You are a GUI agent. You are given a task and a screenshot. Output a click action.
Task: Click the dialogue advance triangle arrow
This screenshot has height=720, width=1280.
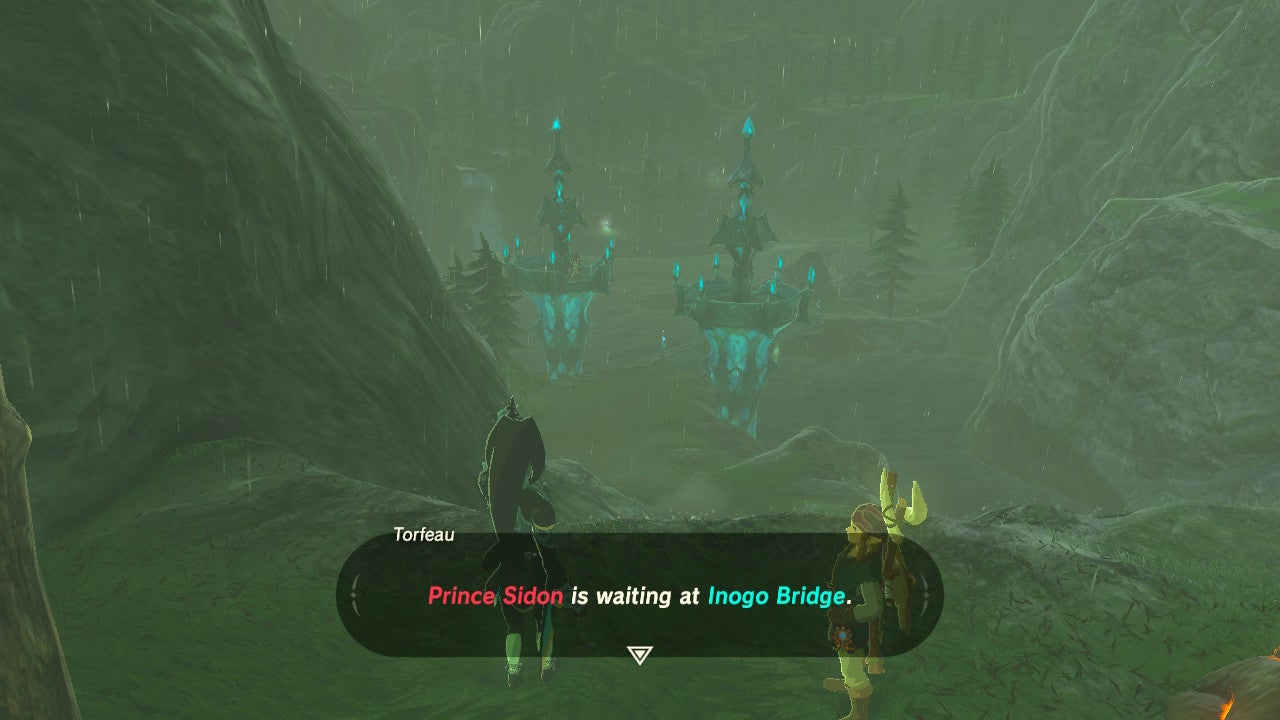point(640,656)
